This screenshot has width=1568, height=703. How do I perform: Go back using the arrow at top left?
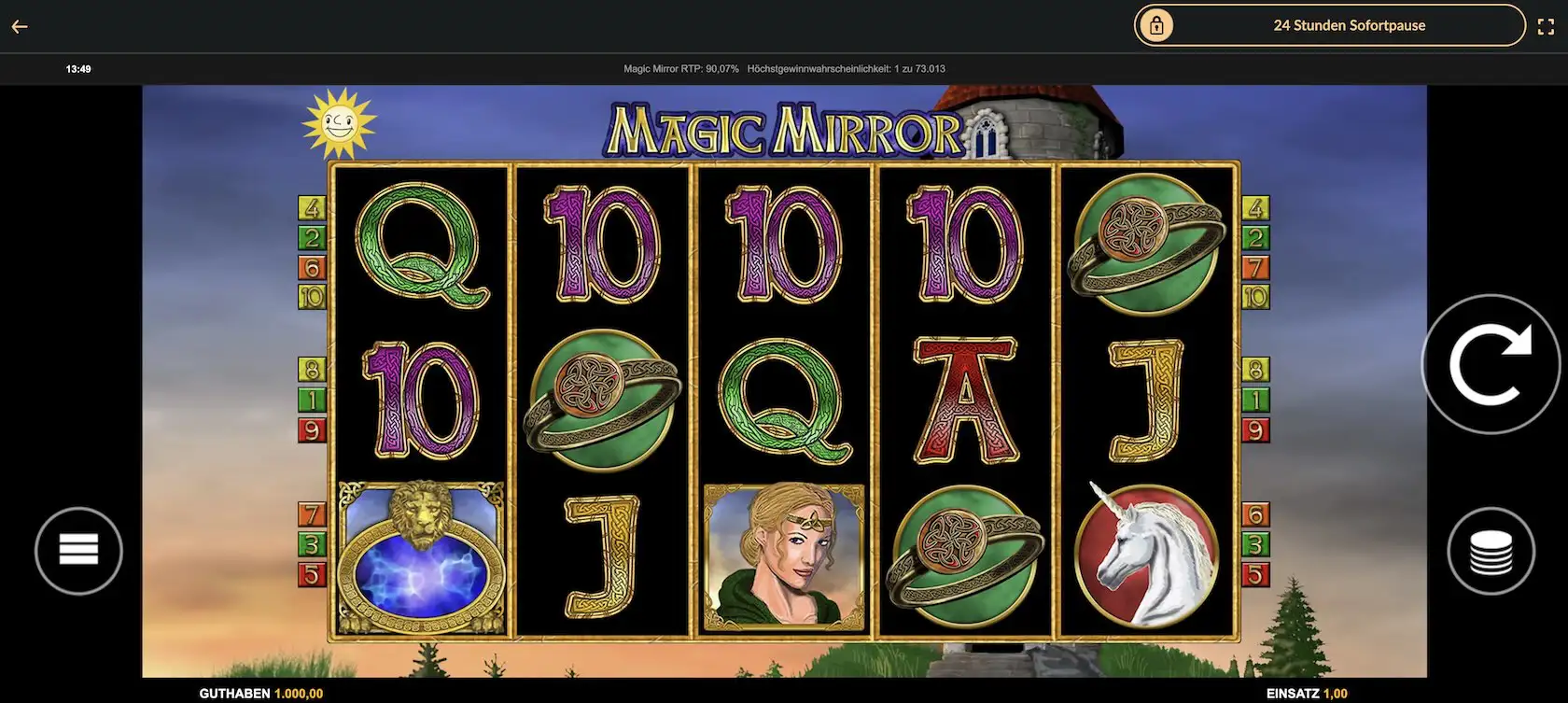pos(19,25)
